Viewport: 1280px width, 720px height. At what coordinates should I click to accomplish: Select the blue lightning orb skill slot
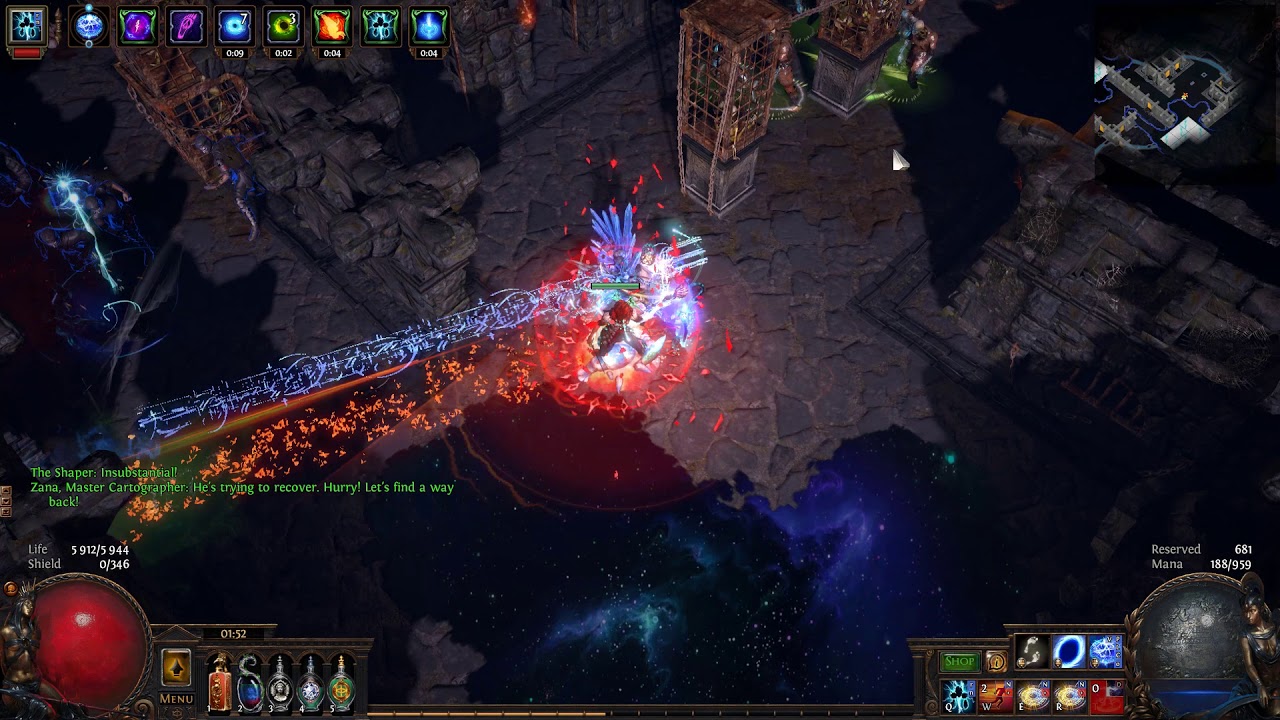point(1106,652)
